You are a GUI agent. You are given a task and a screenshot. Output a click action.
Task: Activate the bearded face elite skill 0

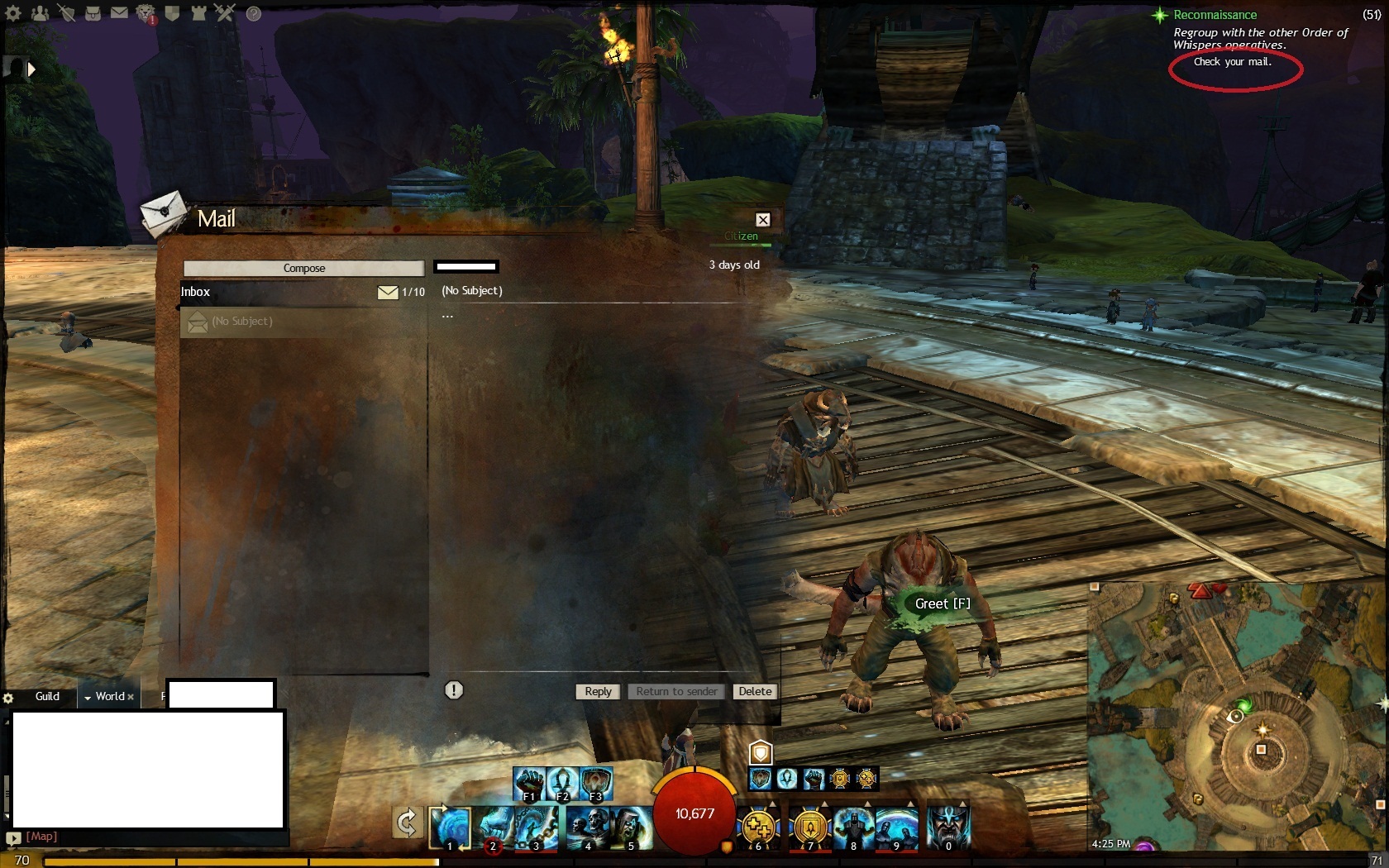click(947, 827)
